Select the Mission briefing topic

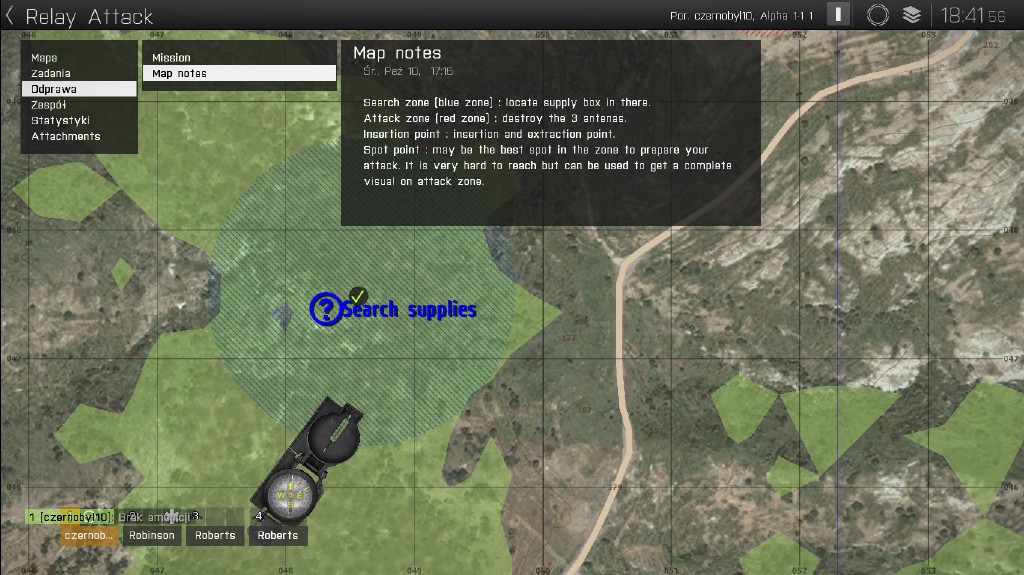coord(171,58)
